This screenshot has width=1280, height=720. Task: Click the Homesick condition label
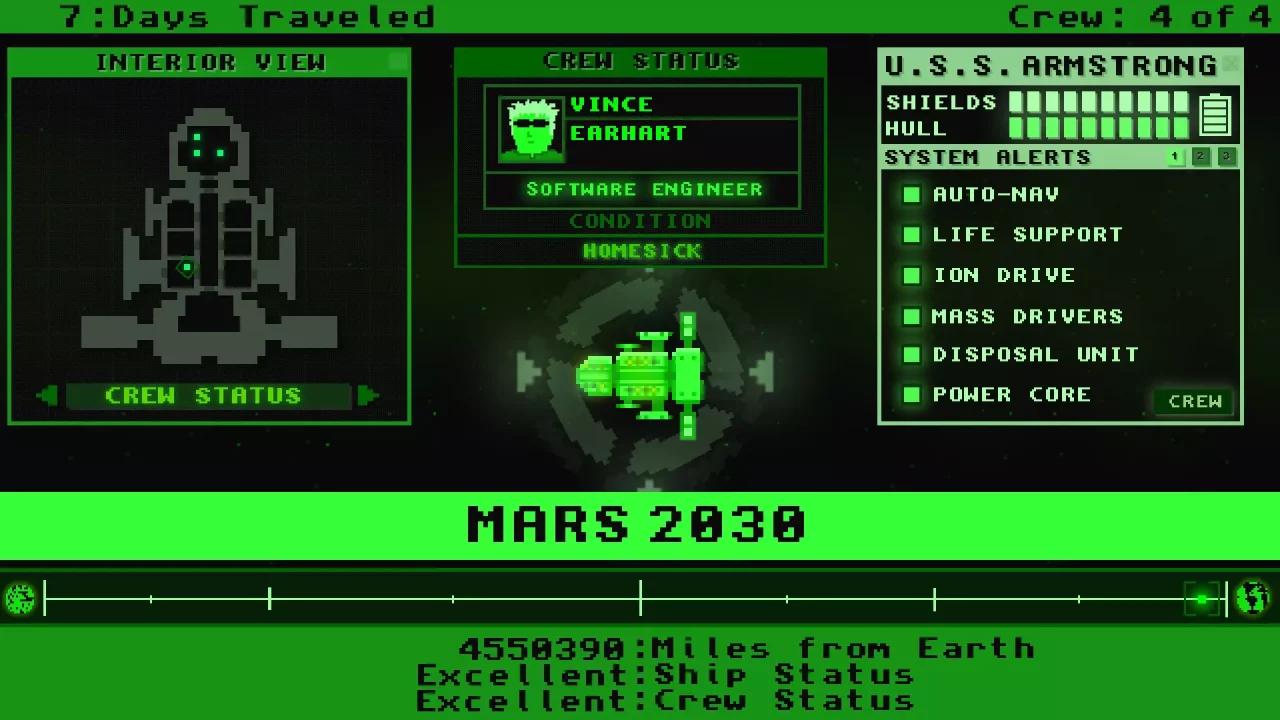(x=640, y=251)
